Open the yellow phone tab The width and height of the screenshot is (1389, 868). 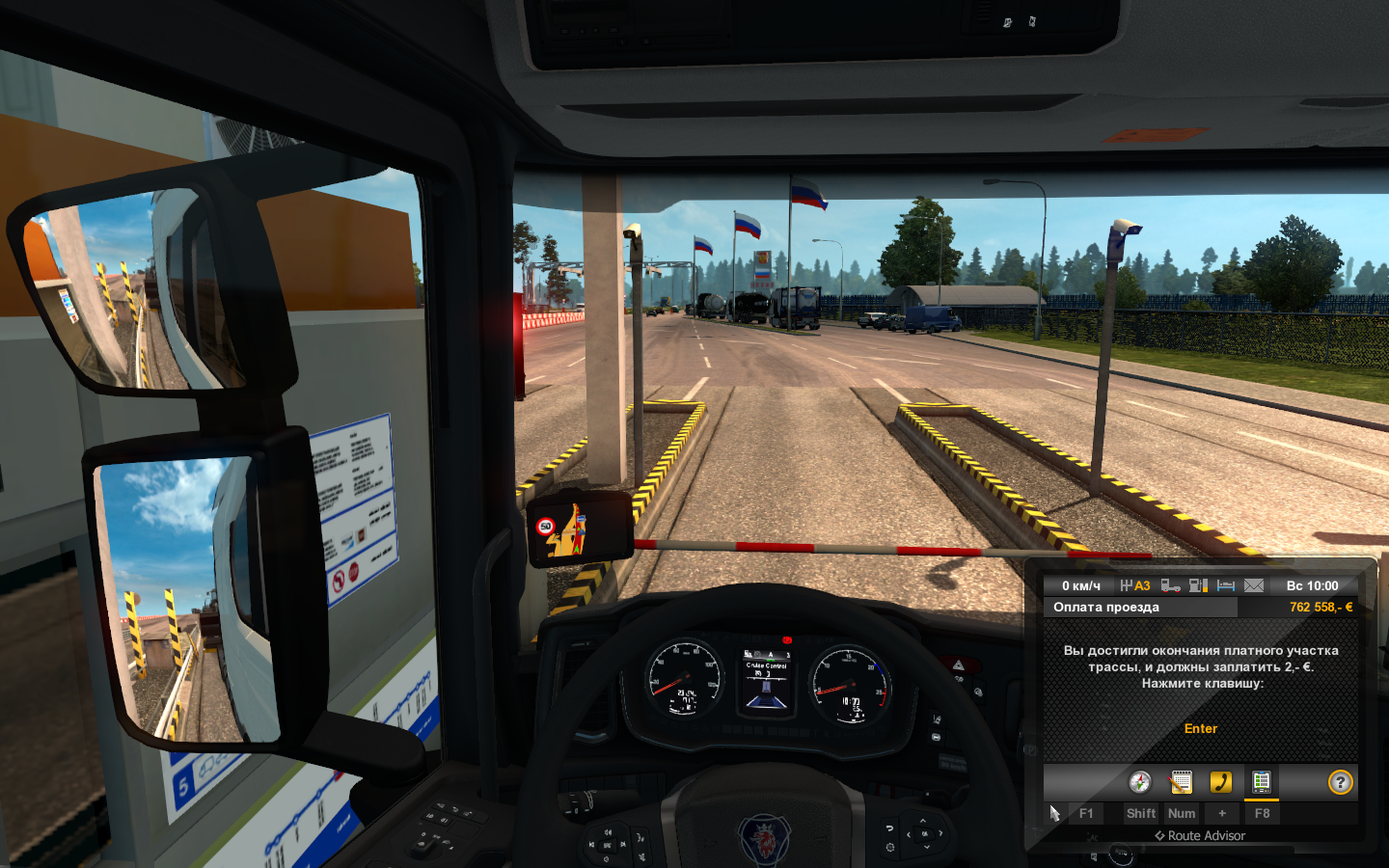click(1221, 782)
